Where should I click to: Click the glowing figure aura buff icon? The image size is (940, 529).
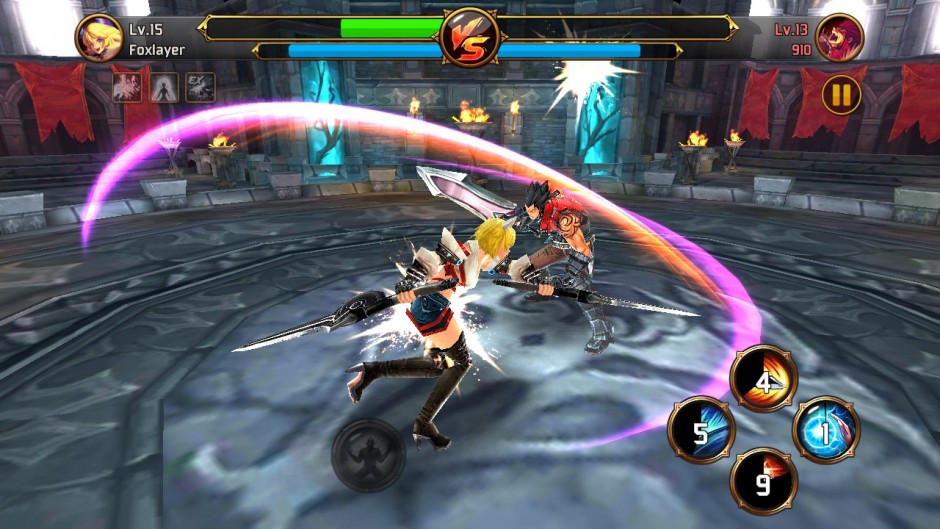click(164, 87)
